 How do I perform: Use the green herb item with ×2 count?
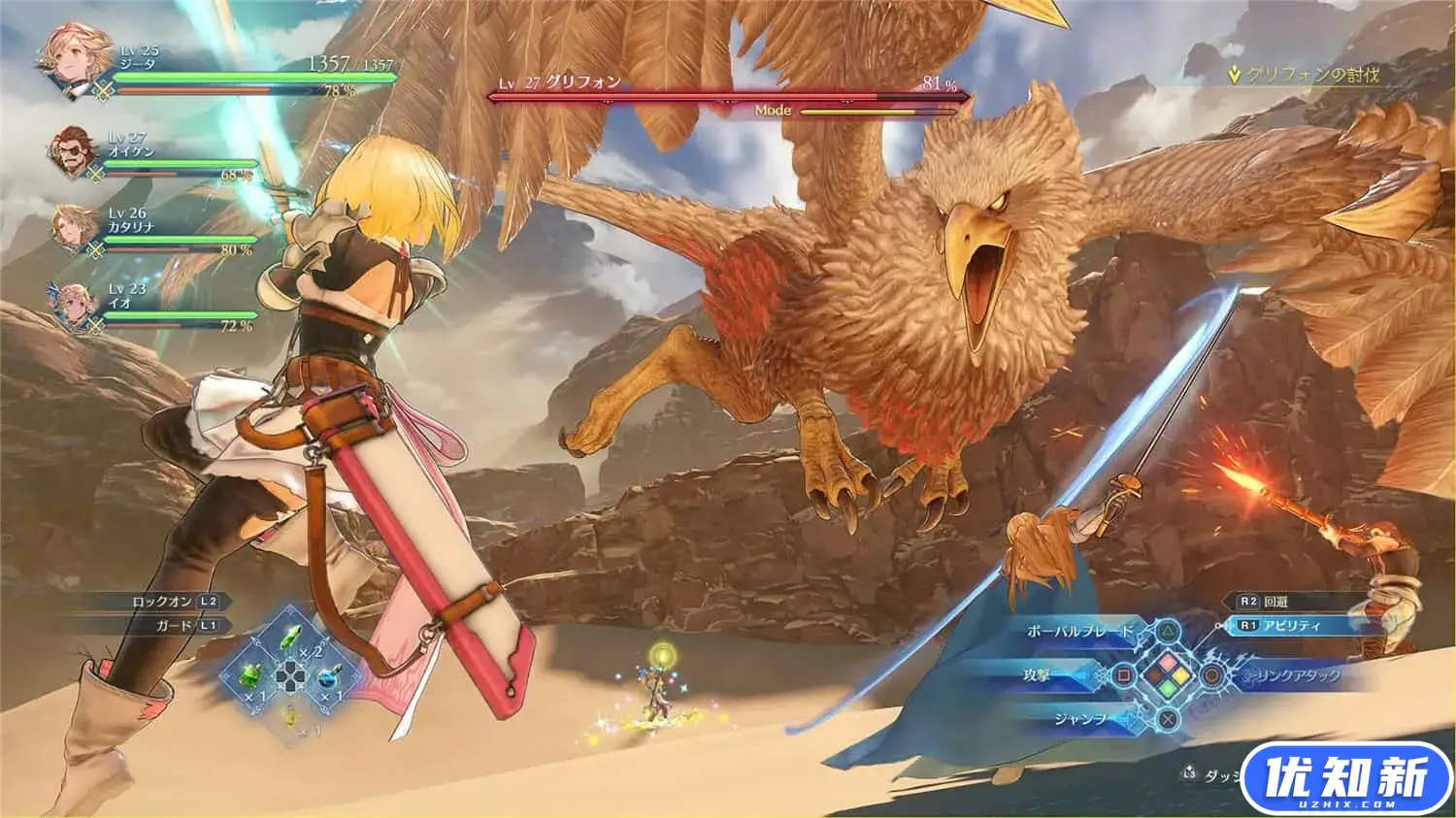291,638
